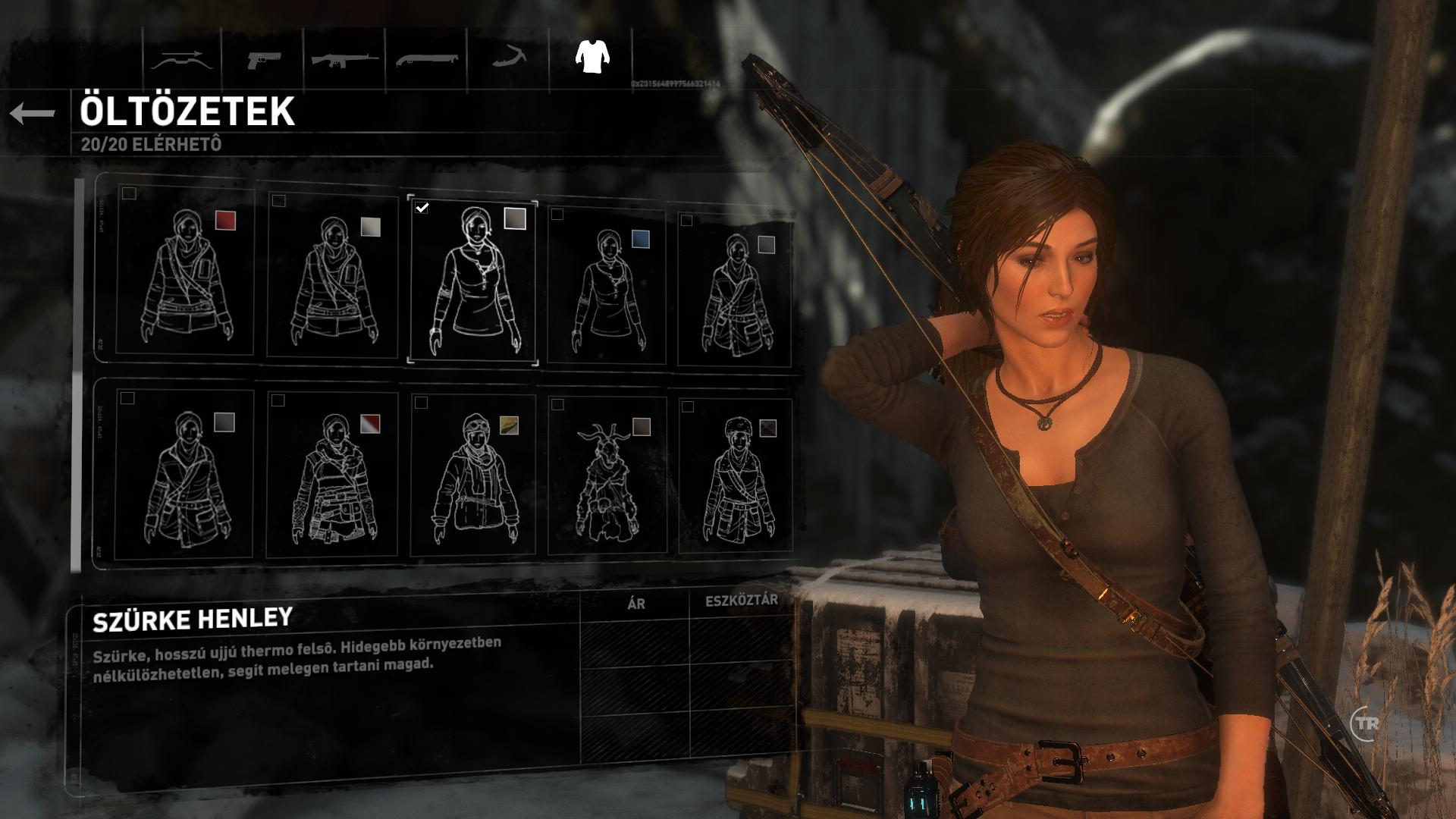The image size is (1456, 819).
Task: Select the goggles and scarf outfit
Action: (x=474, y=476)
